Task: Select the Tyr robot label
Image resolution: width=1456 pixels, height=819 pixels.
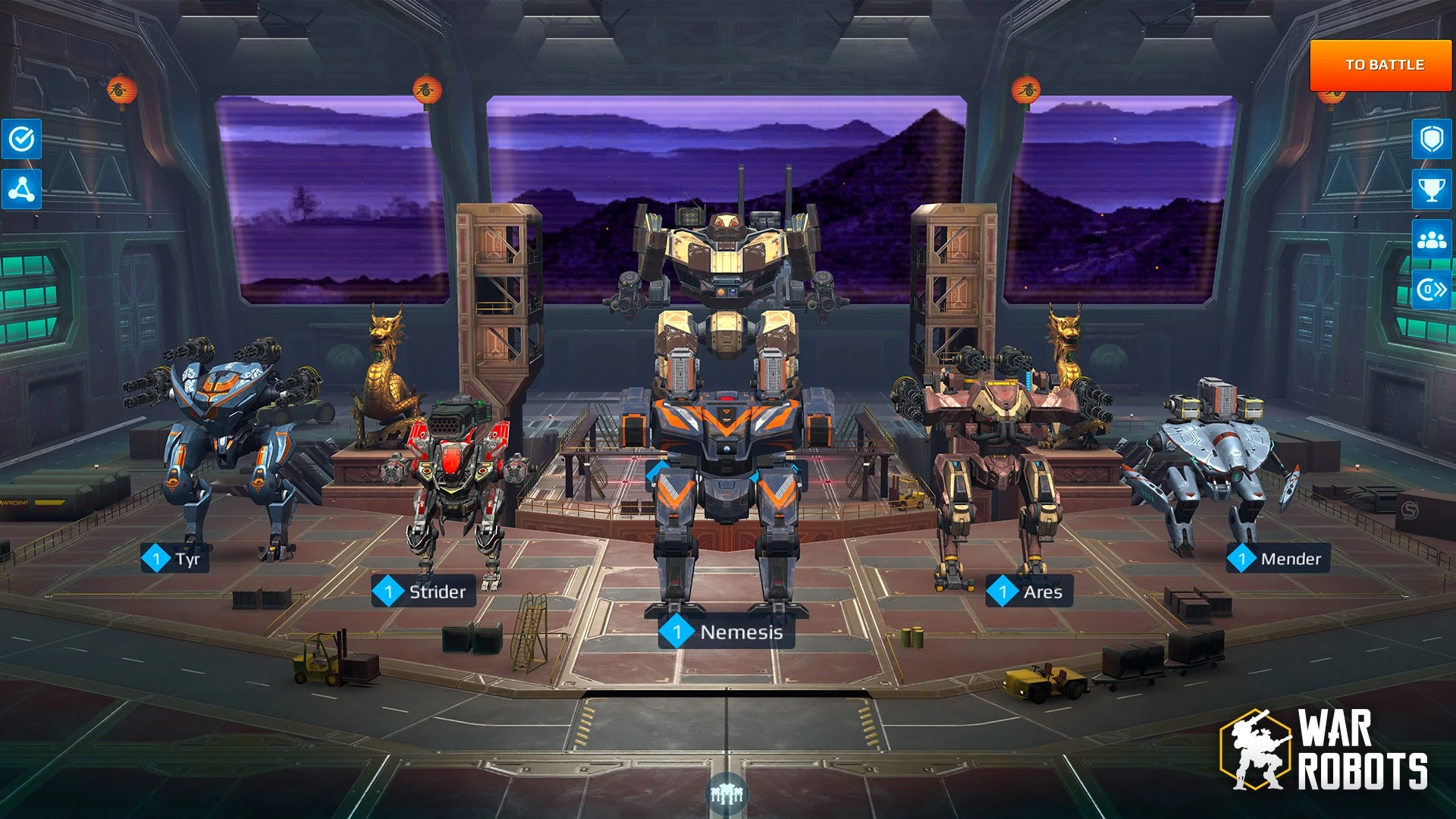Action: point(175,559)
